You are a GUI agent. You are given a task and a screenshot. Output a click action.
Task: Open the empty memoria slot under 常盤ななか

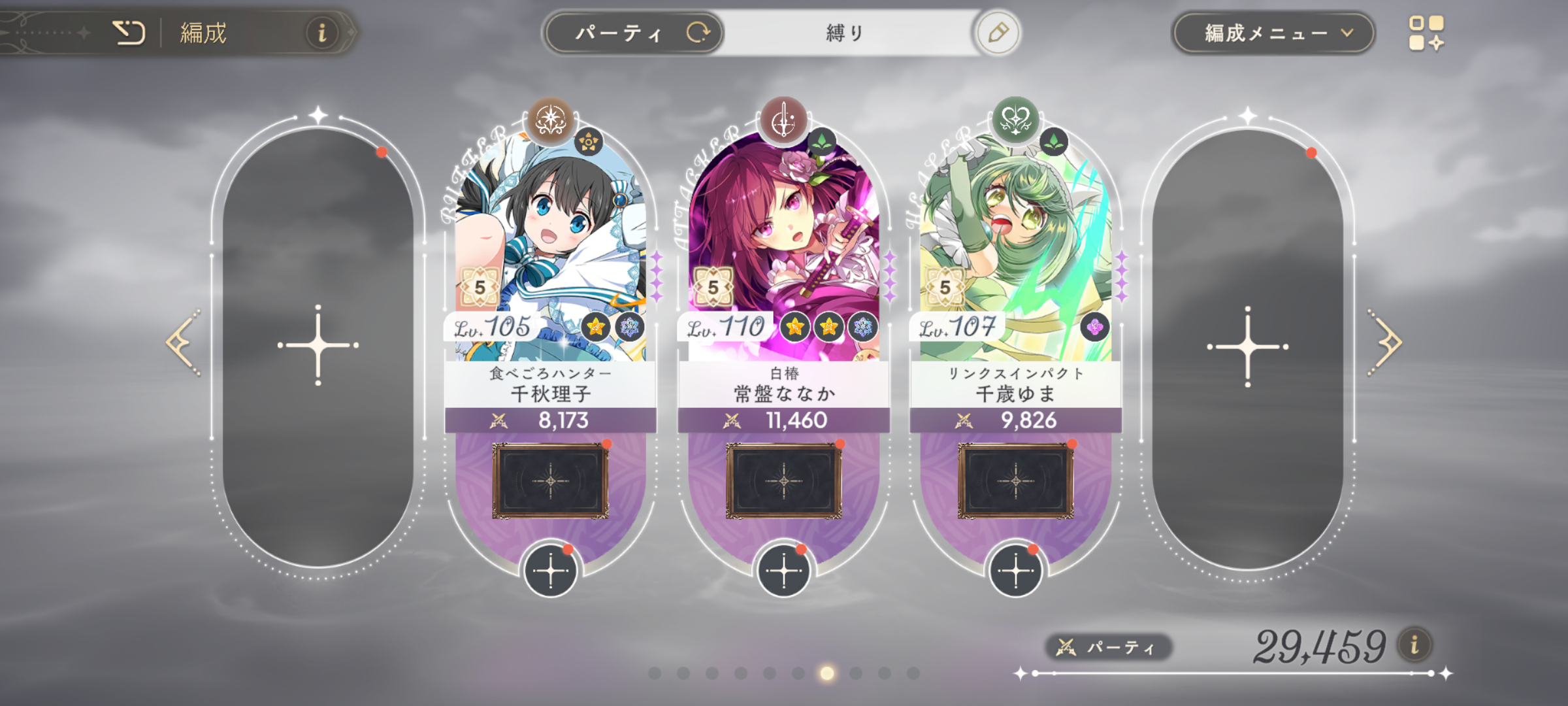pyautogui.click(x=783, y=481)
